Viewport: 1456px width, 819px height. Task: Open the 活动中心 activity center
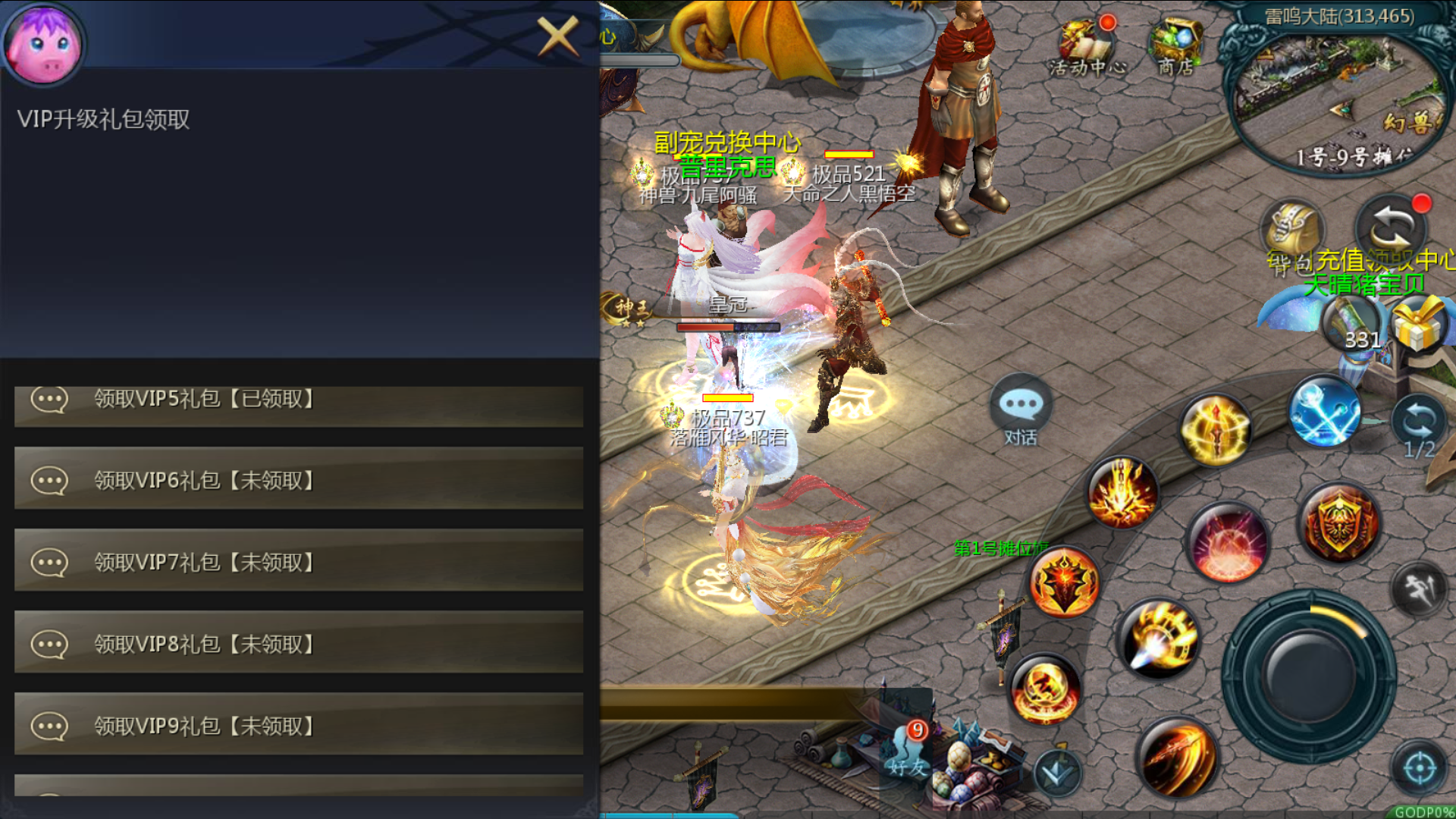click(x=1087, y=47)
